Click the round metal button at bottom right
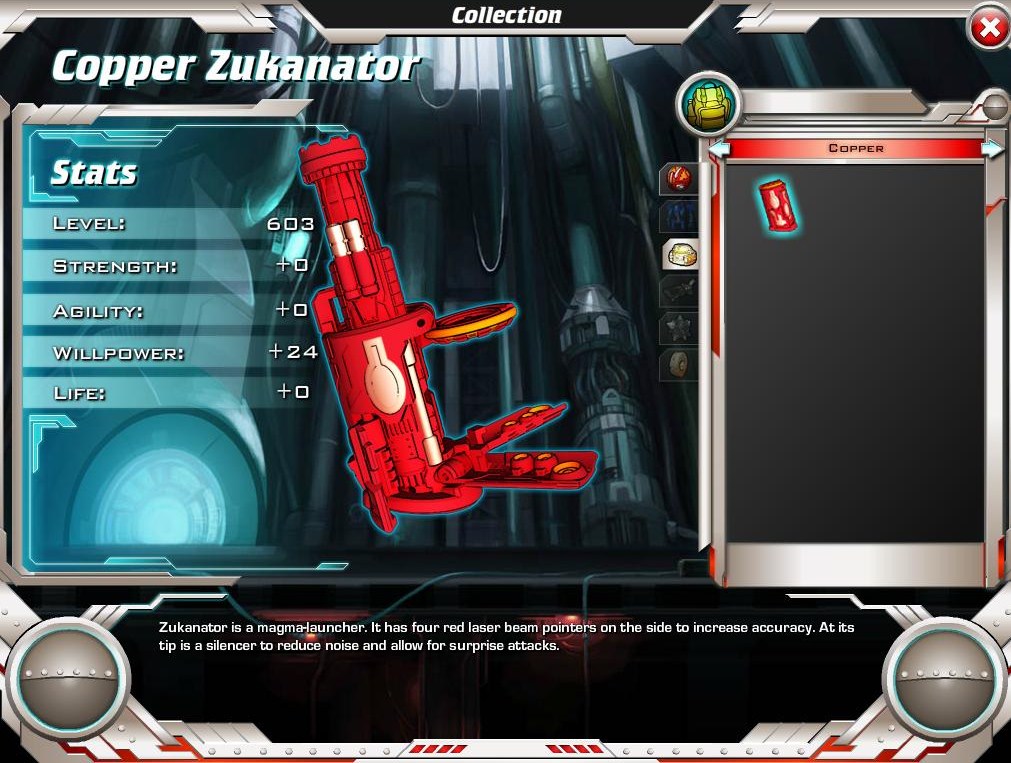1011x763 pixels. 943,678
